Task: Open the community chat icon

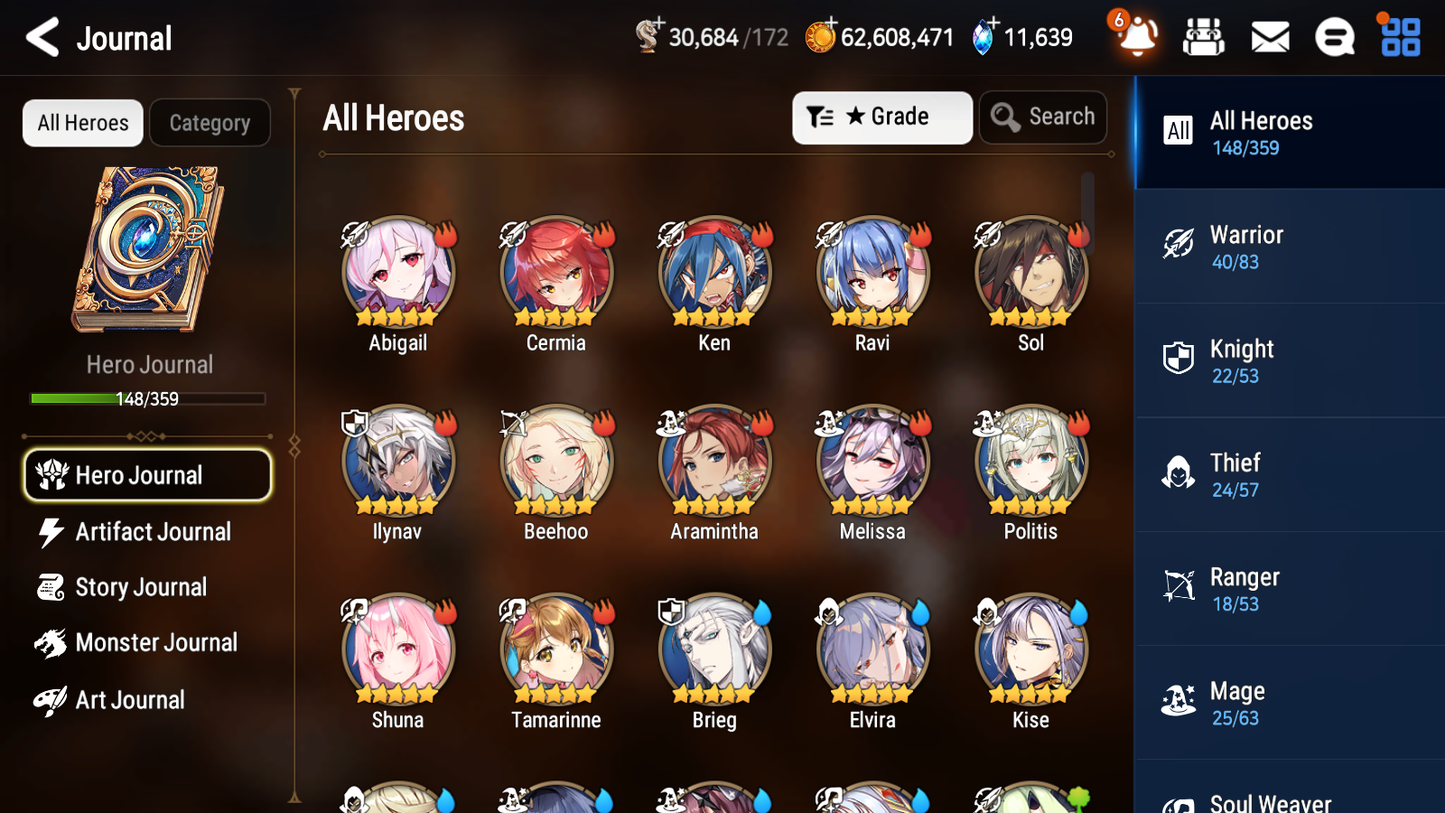Action: point(1334,37)
